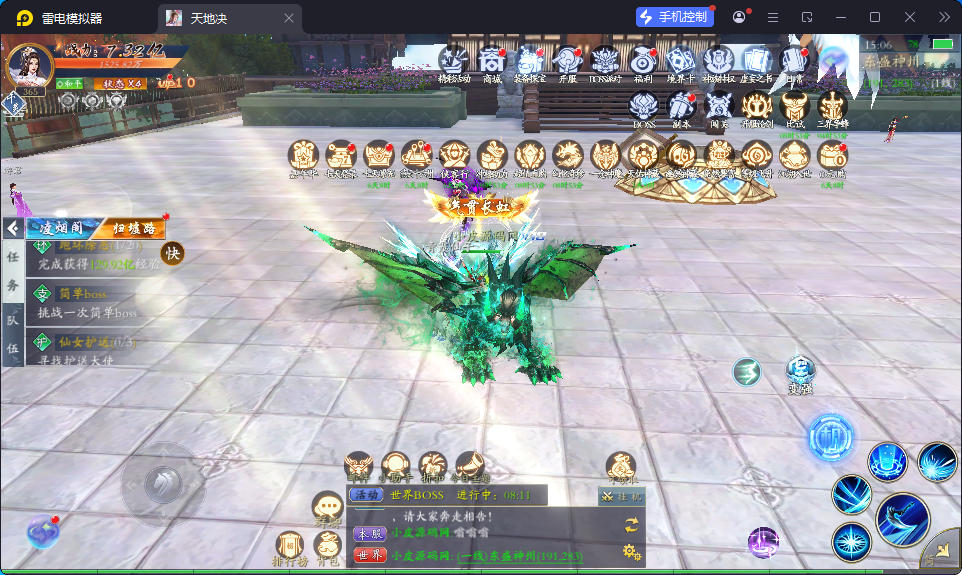
Task: Click the 手机控制 emulator button
Action: click(x=674, y=17)
